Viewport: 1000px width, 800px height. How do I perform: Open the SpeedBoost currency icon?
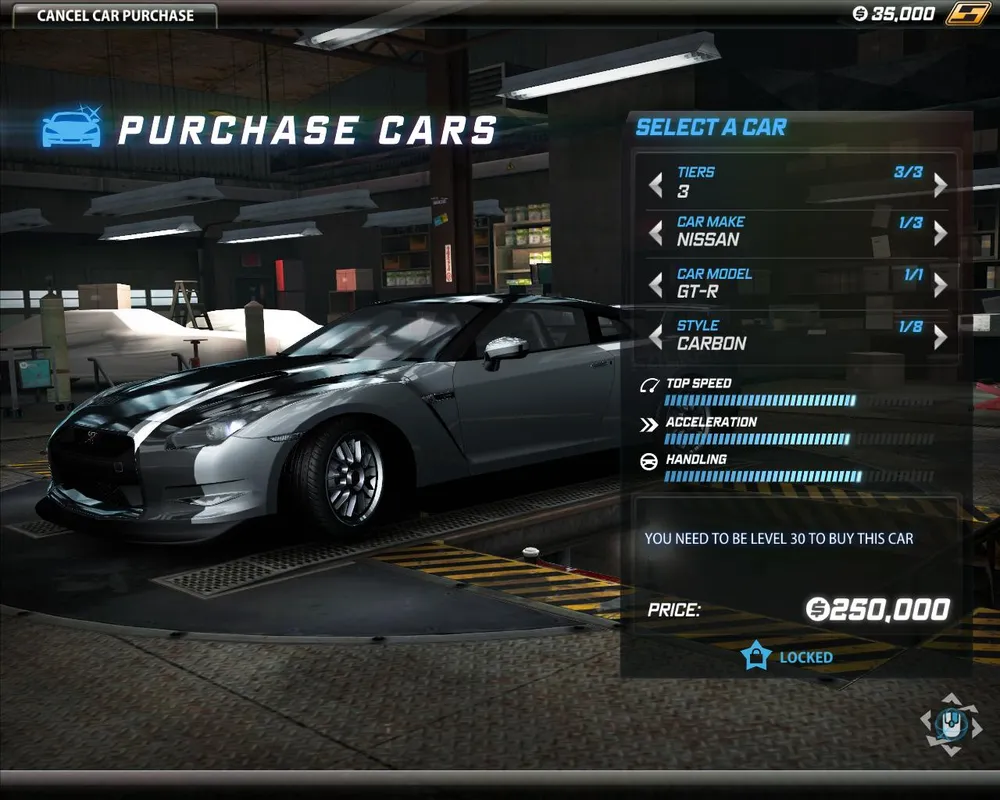967,14
